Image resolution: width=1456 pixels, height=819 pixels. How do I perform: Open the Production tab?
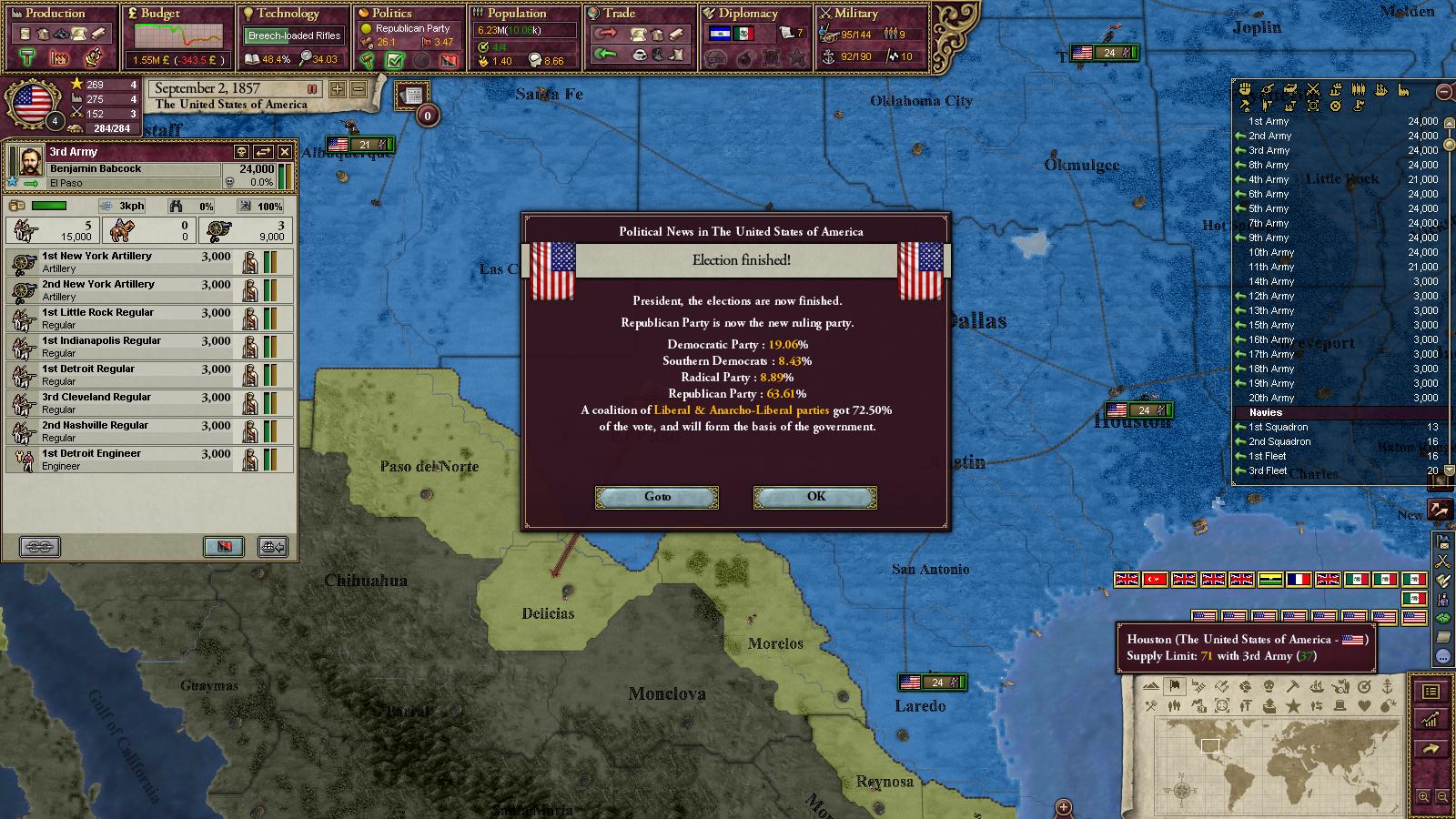[55, 14]
